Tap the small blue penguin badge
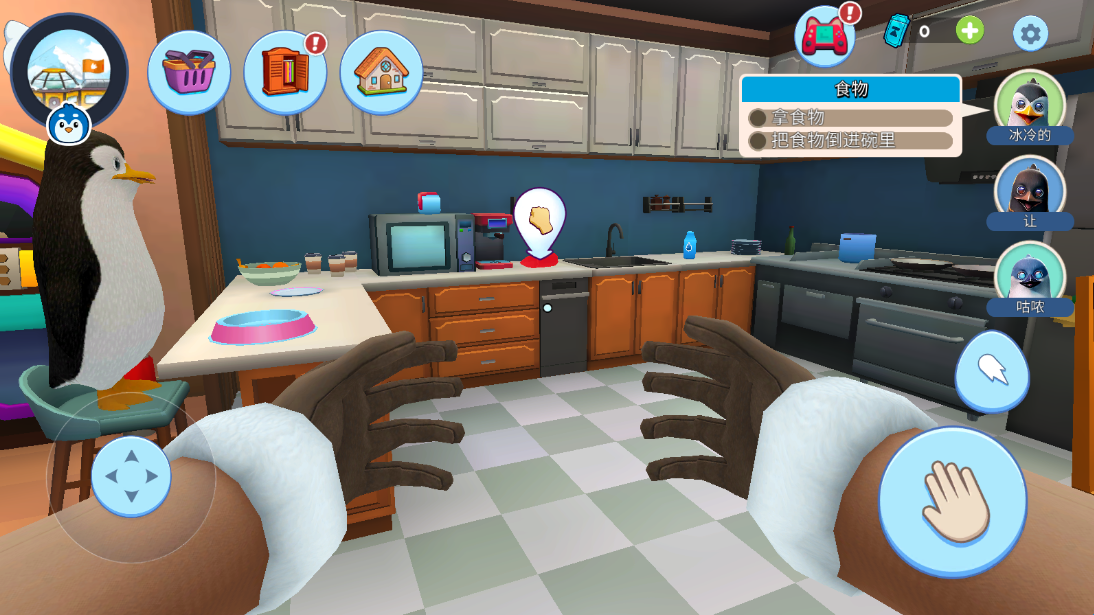The width and height of the screenshot is (1094, 615). point(69,124)
